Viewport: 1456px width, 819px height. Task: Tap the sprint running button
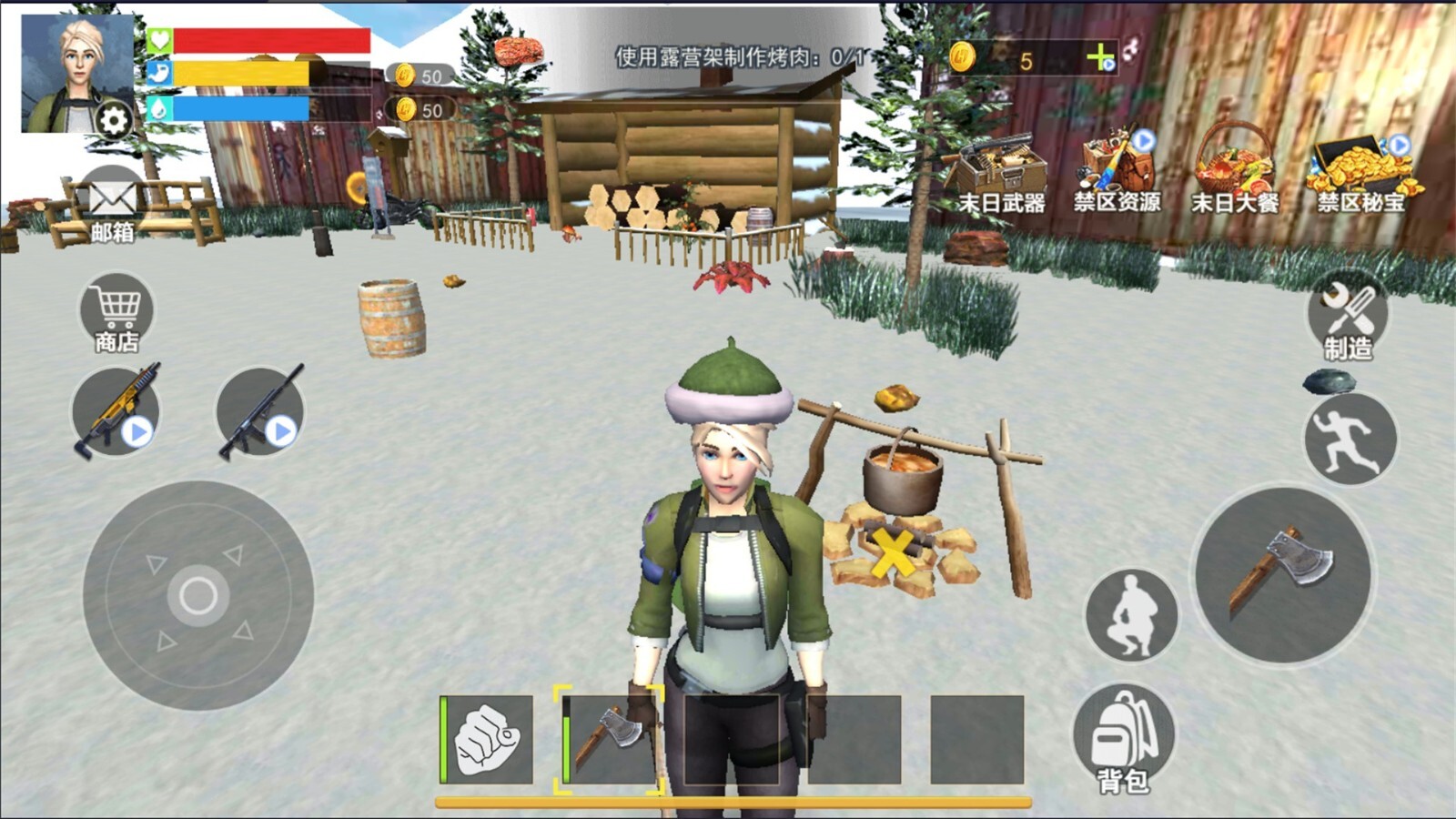click(x=1350, y=440)
